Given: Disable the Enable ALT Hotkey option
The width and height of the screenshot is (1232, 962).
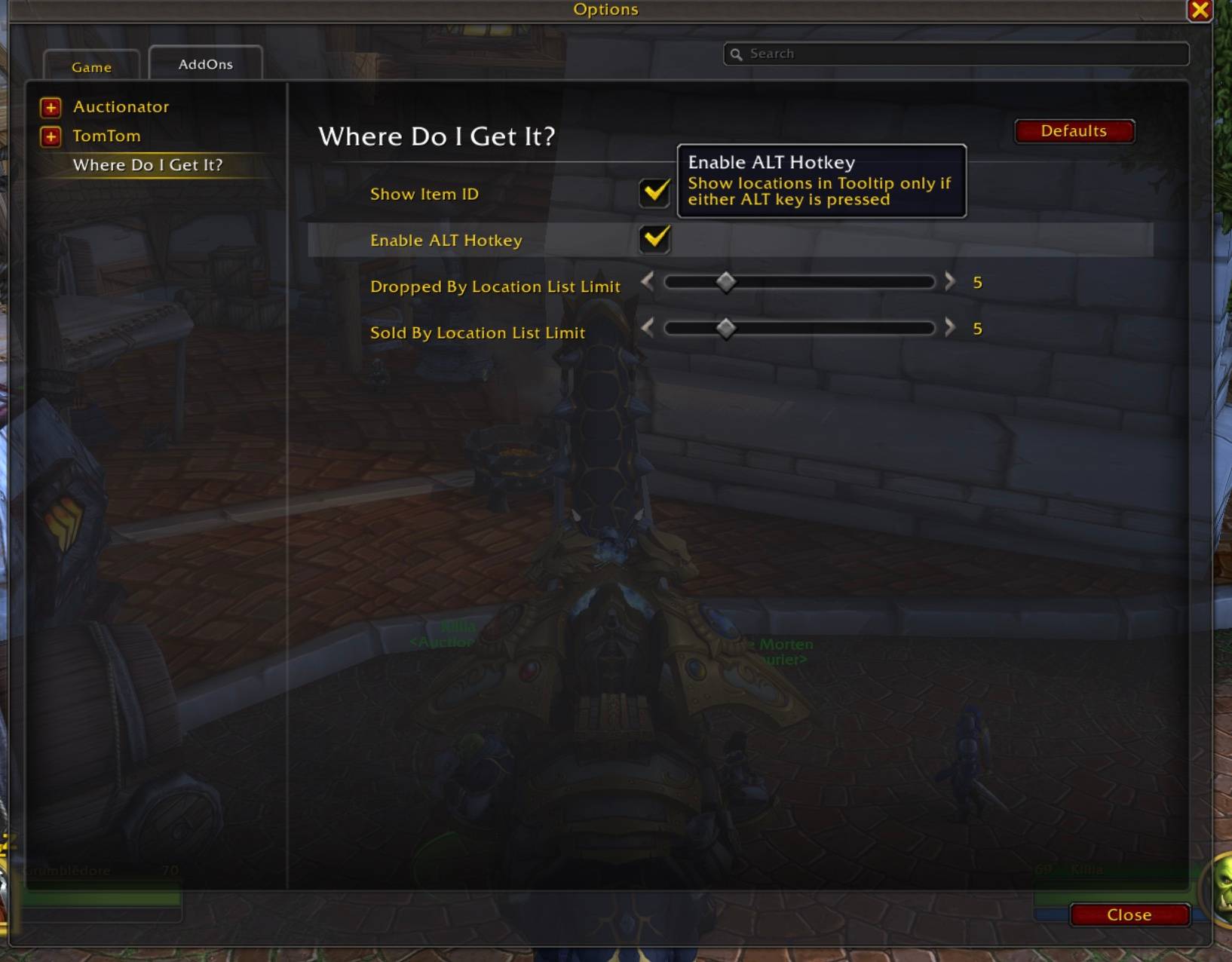Looking at the screenshot, I should coord(654,240).
